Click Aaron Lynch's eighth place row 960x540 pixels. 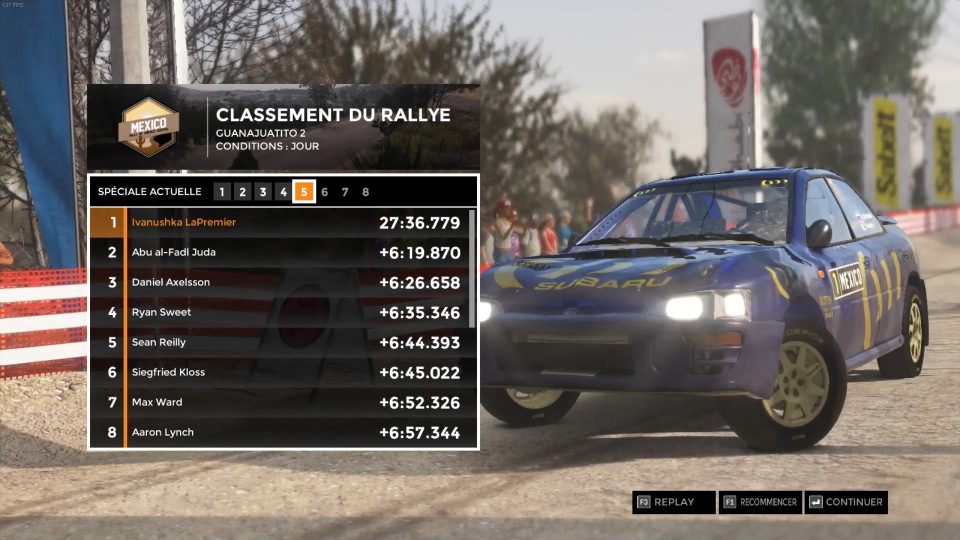(x=278, y=432)
